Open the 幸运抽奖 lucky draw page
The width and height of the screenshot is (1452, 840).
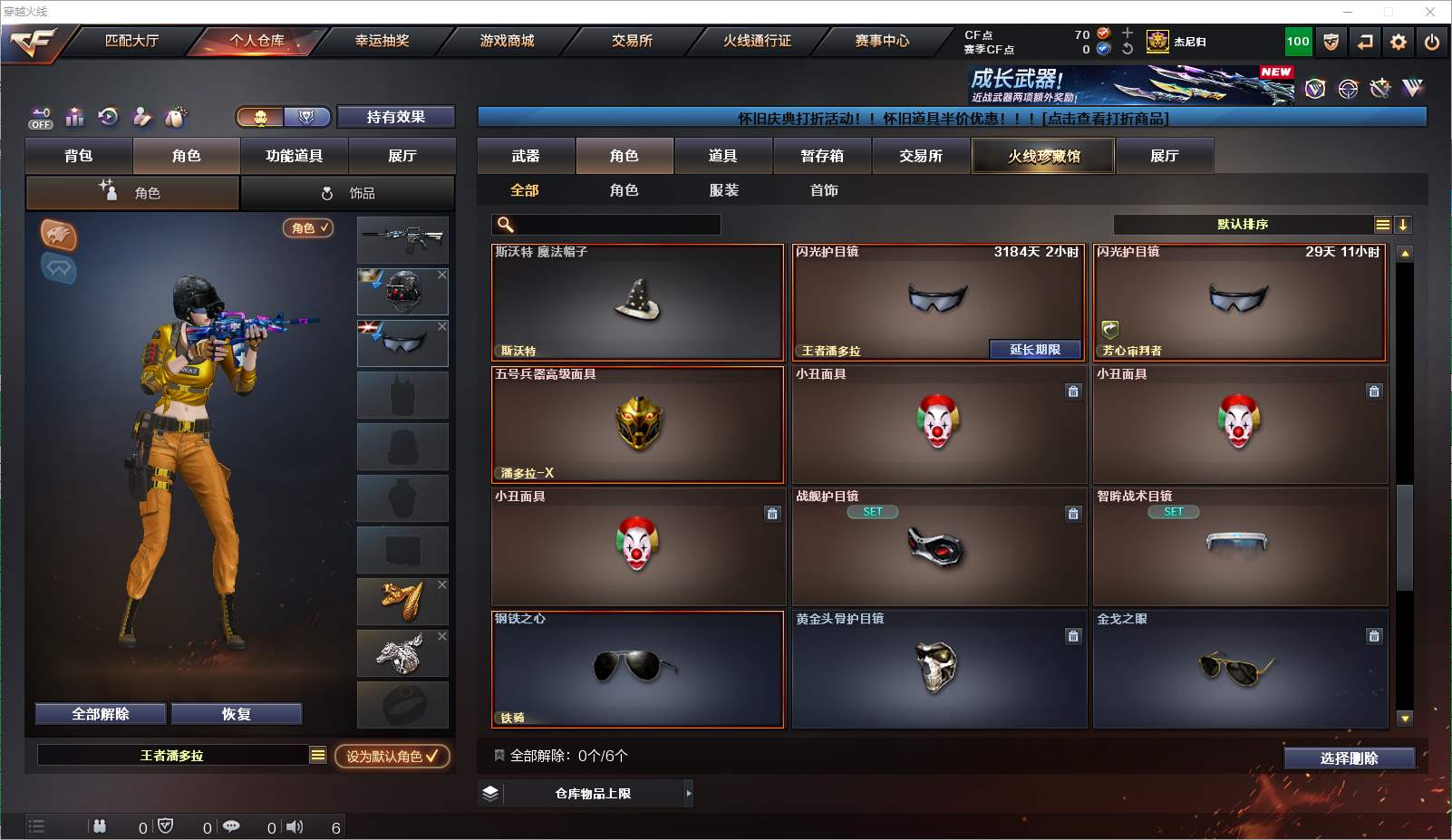click(382, 41)
